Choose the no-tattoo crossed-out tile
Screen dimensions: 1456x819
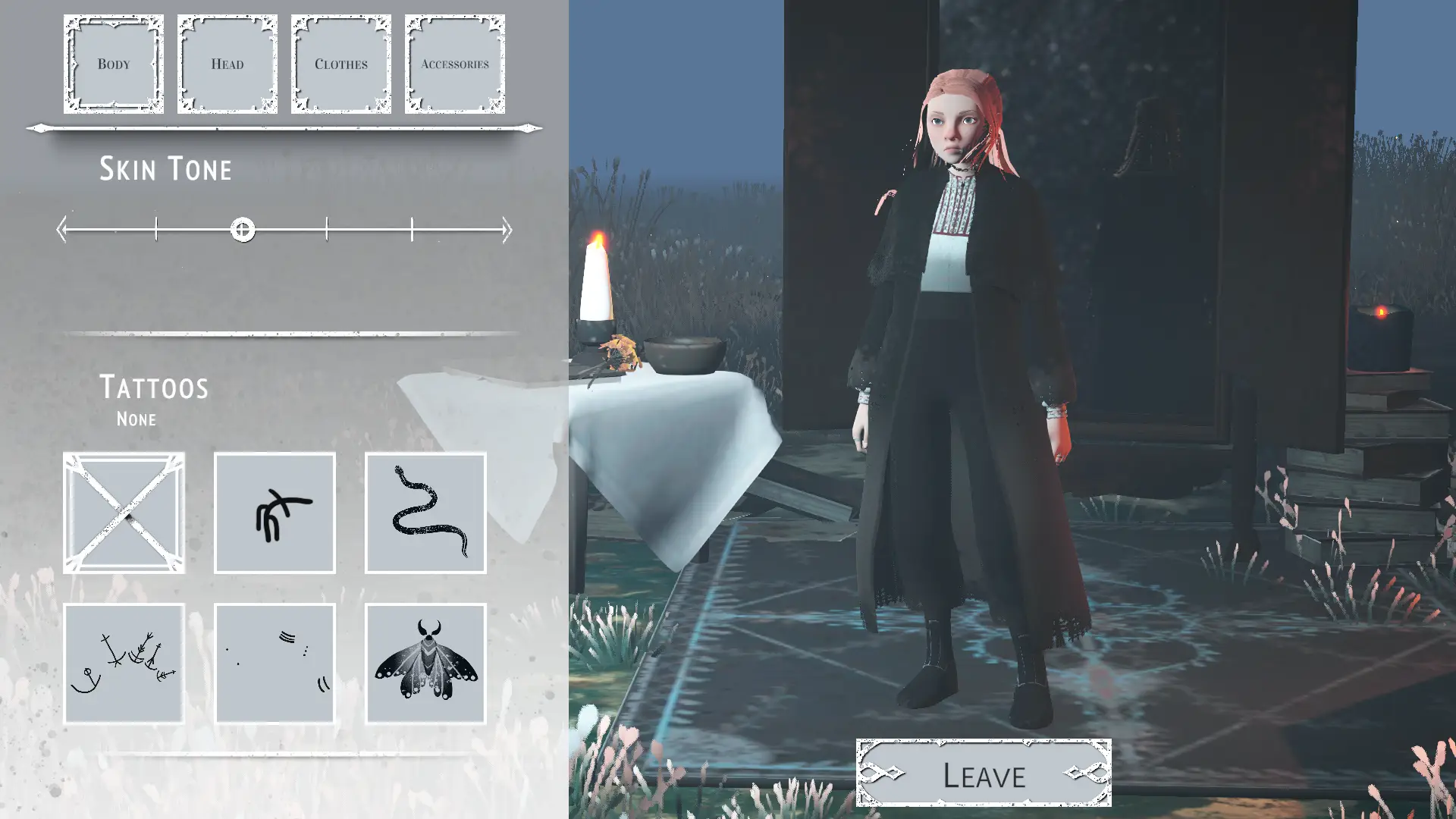[x=124, y=513]
